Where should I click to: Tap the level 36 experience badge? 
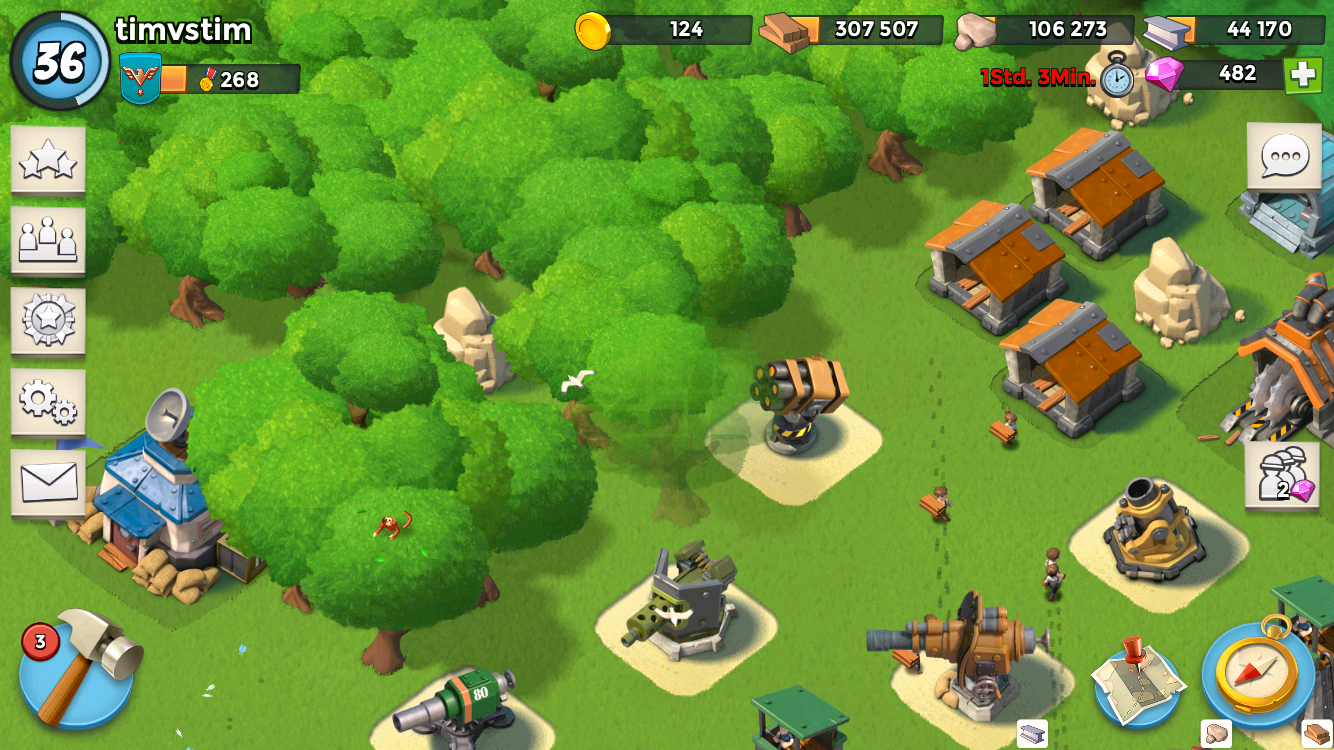point(60,62)
